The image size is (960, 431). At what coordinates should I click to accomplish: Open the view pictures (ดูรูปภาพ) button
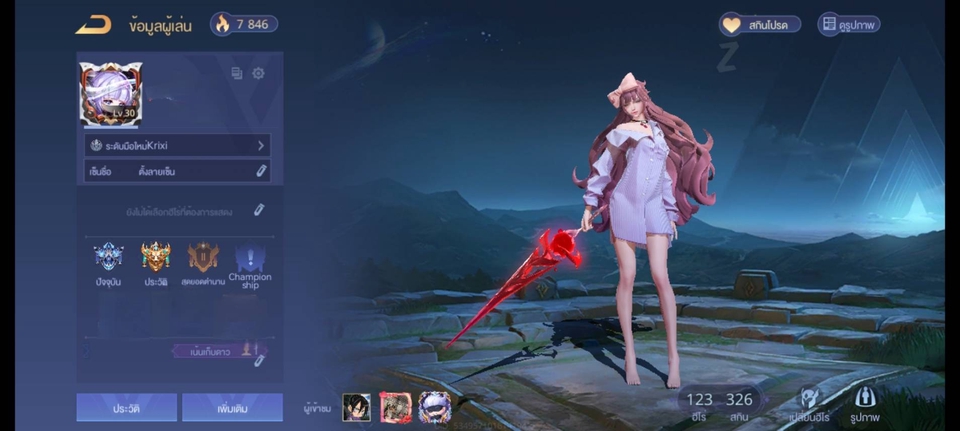tap(848, 24)
